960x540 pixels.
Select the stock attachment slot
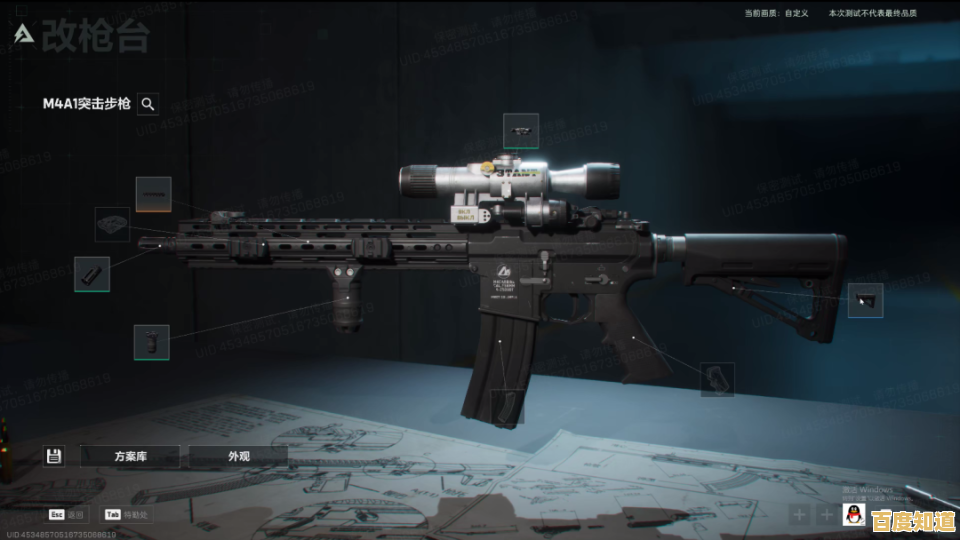(x=865, y=300)
